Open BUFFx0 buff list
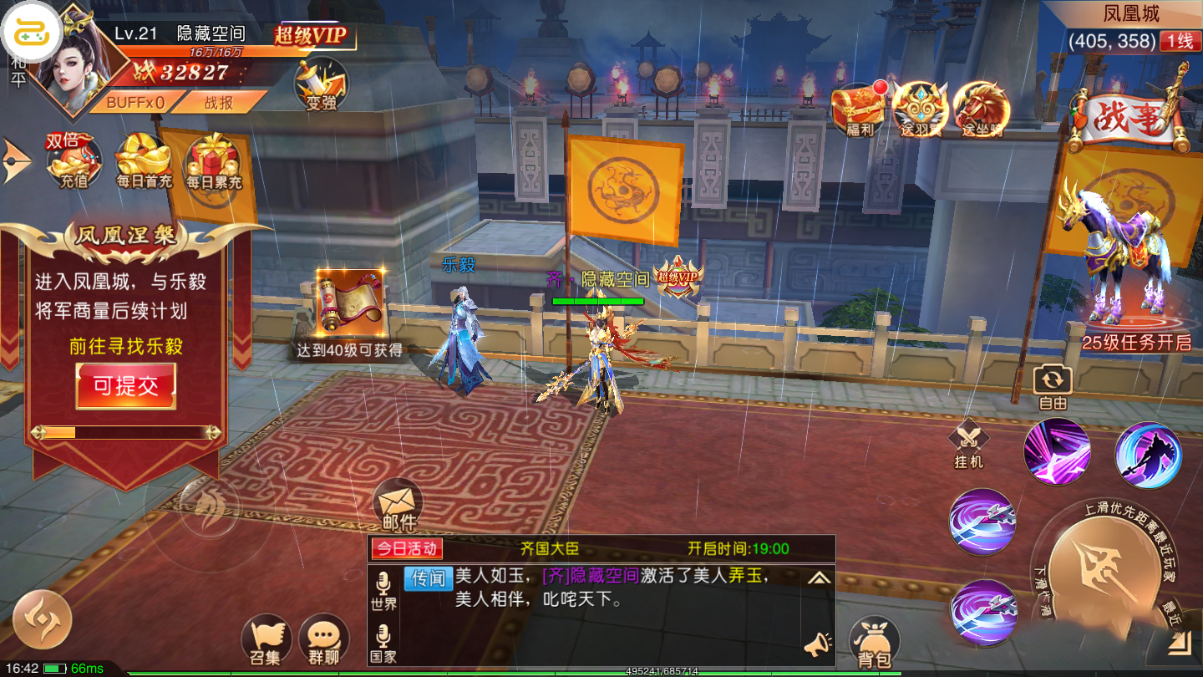The height and width of the screenshot is (677, 1203). [136, 102]
